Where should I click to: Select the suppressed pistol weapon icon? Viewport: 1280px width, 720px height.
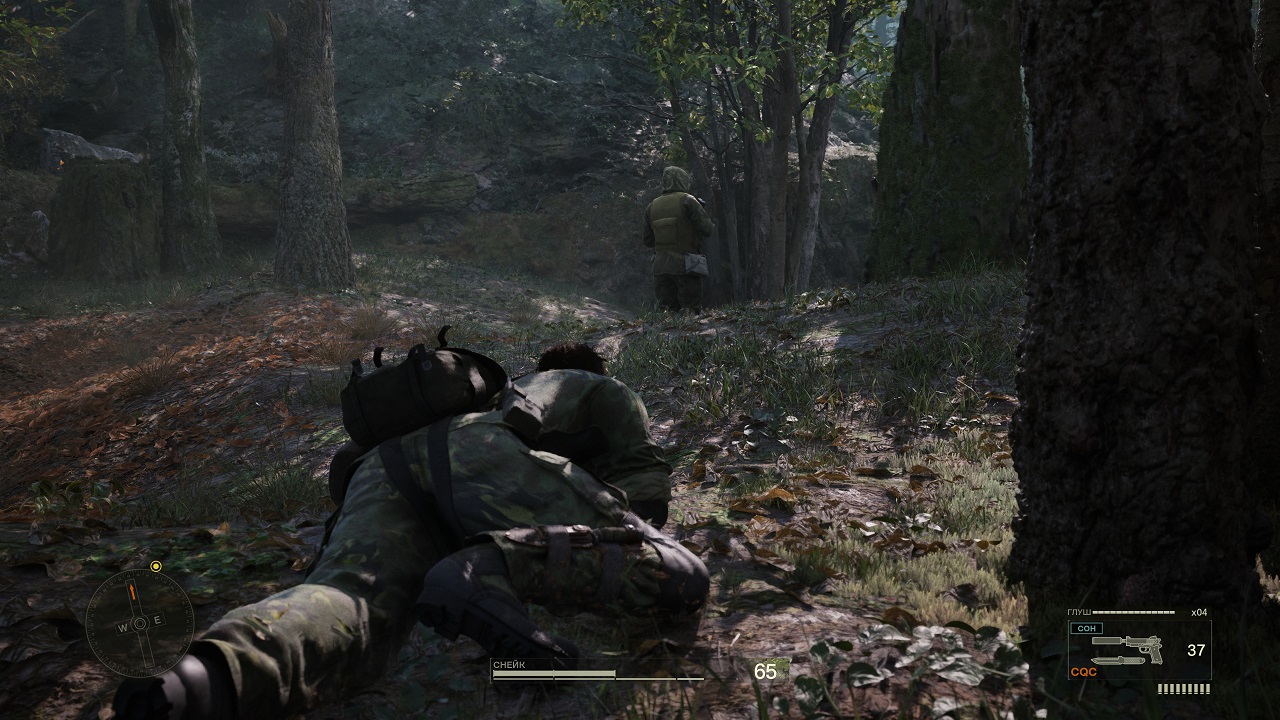pyautogui.click(x=1130, y=643)
